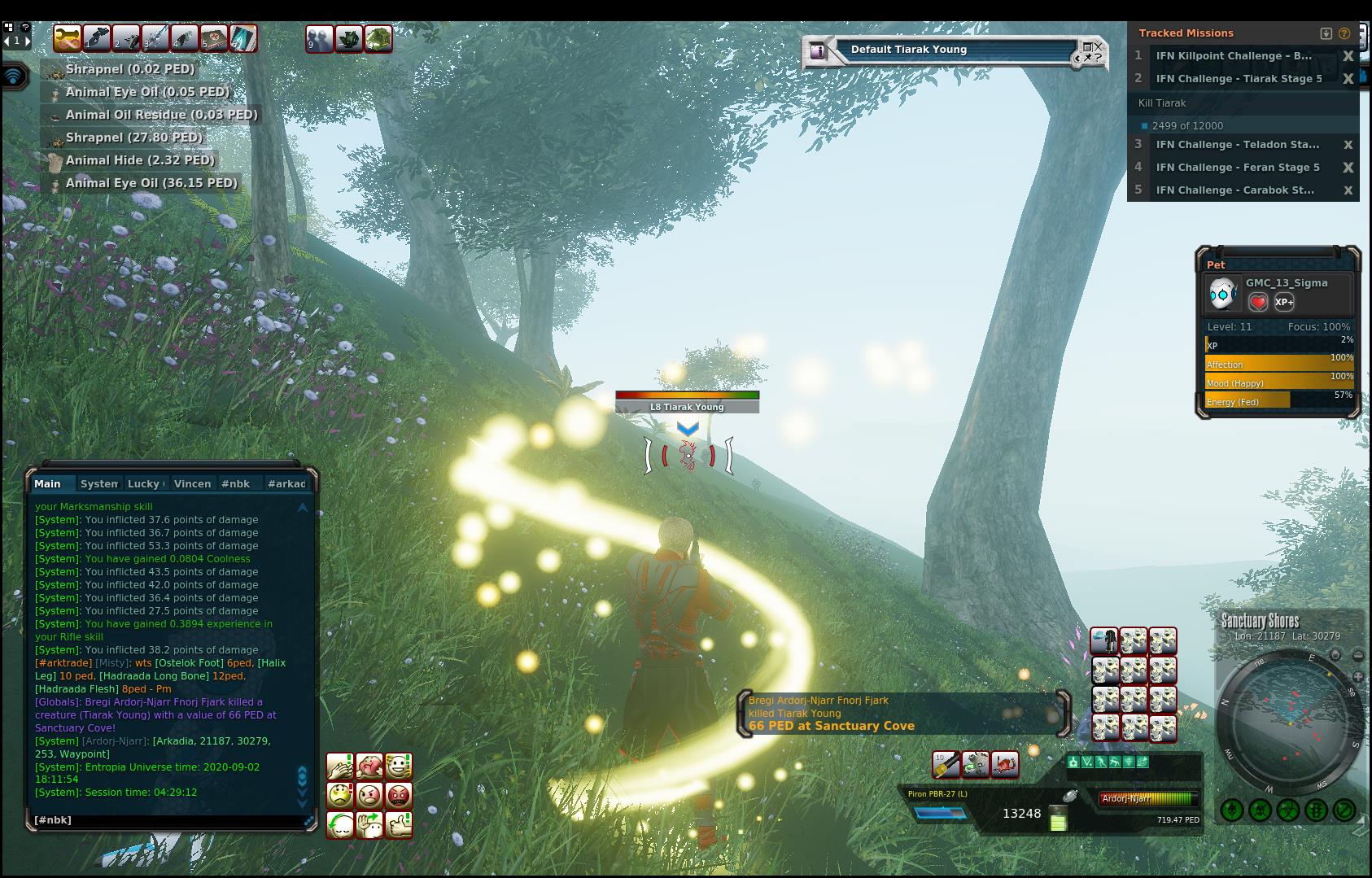Viewport: 1372px width, 878px height.
Task: Click the pet's XP+ button
Action: [1284, 302]
